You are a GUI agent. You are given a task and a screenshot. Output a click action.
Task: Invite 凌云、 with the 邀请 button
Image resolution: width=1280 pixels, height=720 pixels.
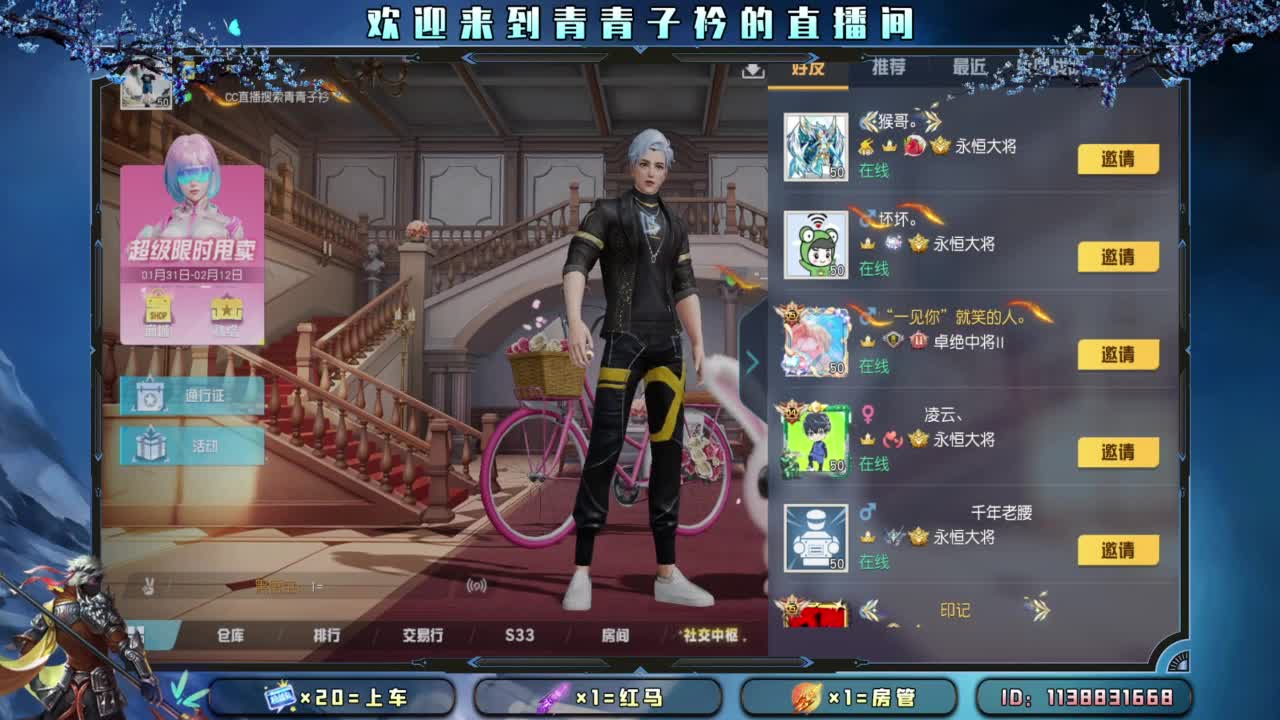pyautogui.click(x=1117, y=451)
